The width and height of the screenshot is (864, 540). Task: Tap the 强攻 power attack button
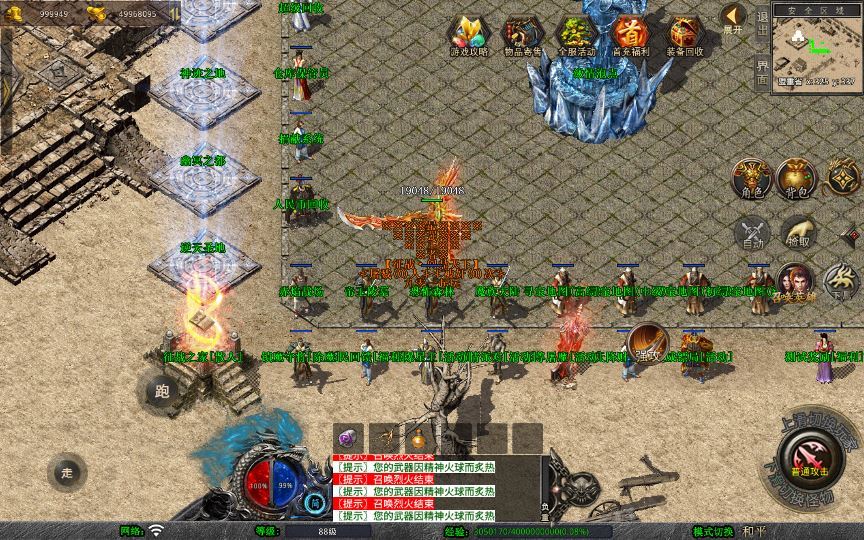(647, 342)
